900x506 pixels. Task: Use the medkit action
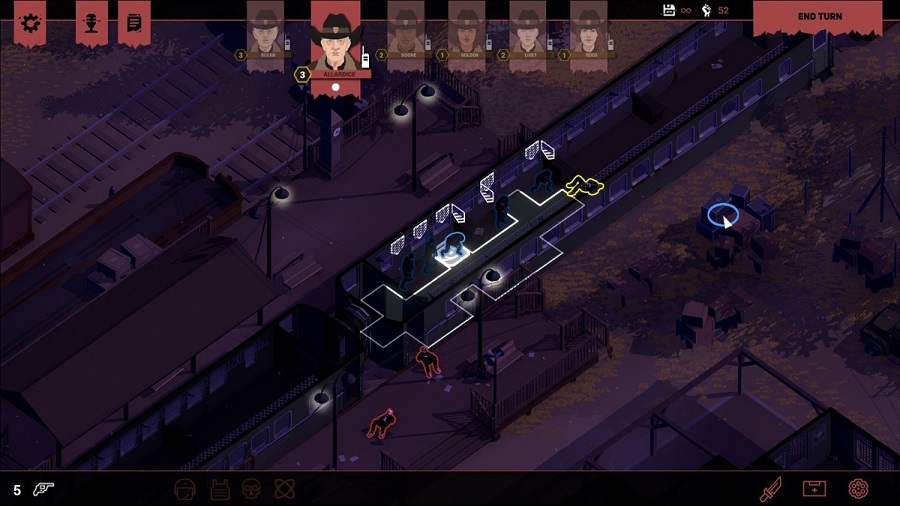point(814,489)
